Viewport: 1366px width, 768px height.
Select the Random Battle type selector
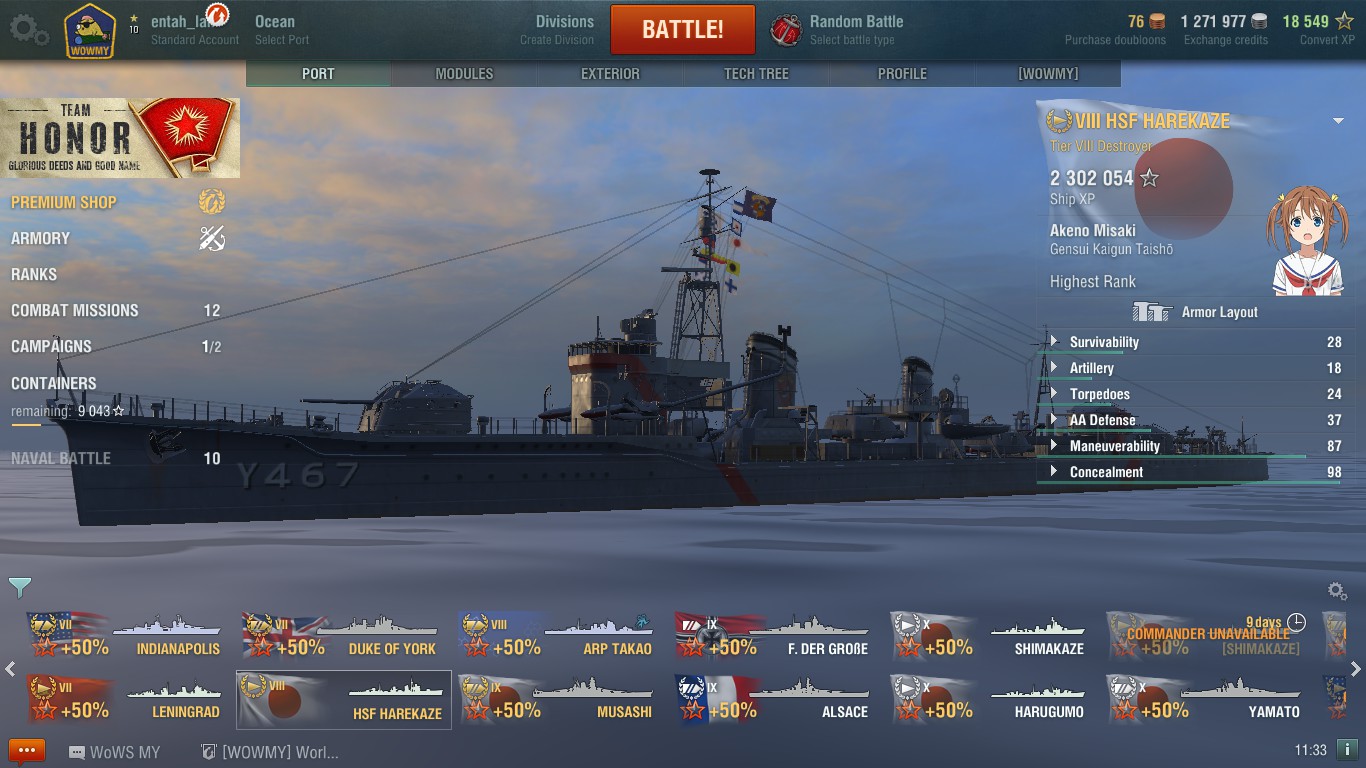click(840, 29)
